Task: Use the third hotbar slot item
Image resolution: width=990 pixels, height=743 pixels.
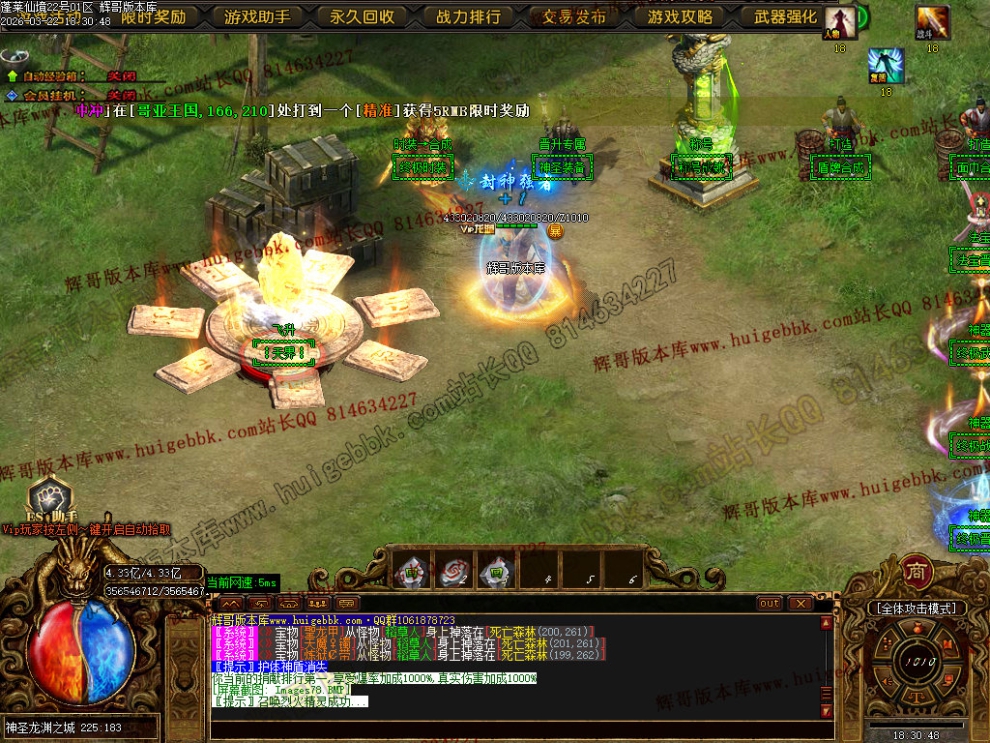Action: [496, 570]
